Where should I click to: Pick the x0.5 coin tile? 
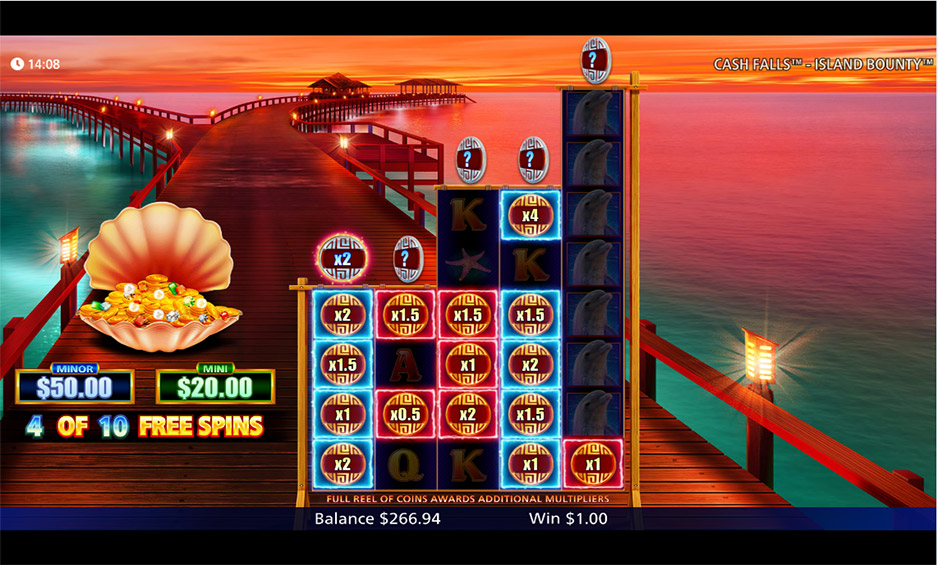406,414
